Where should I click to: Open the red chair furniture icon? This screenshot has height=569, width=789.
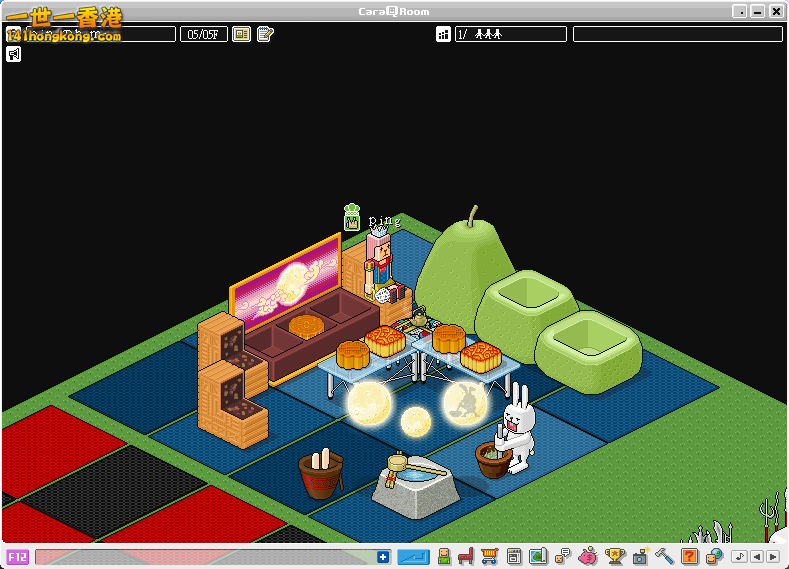(465, 556)
